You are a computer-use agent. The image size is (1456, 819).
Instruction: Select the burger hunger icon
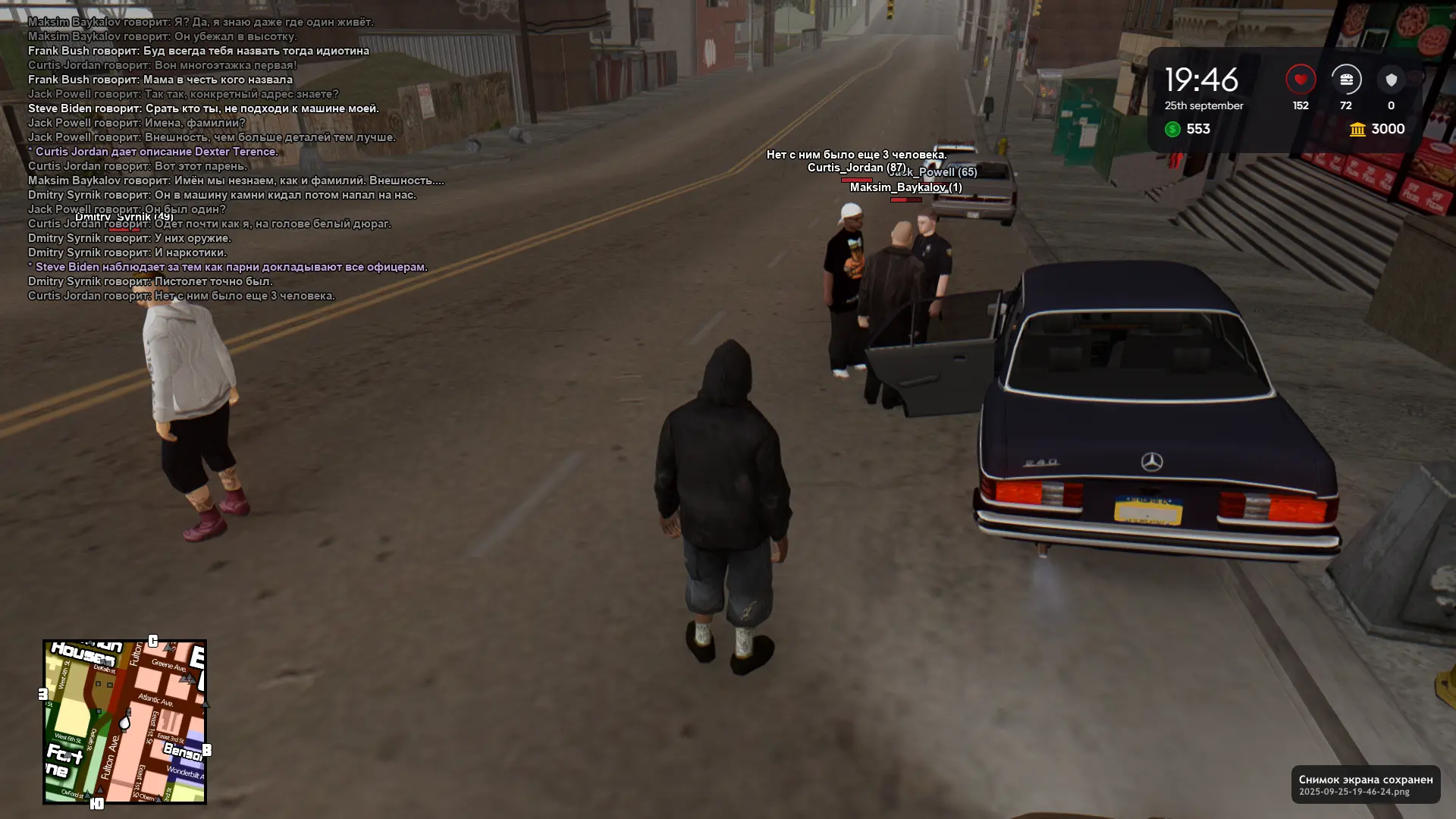click(x=1346, y=80)
